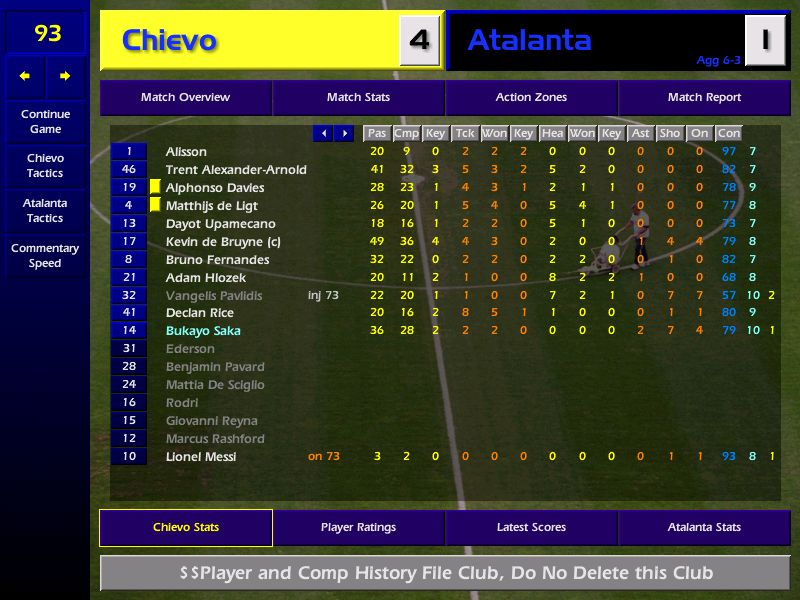This screenshot has width=800, height=600.
Task: Choose Lionel Messi's row
Action: pyautogui.click(x=201, y=457)
